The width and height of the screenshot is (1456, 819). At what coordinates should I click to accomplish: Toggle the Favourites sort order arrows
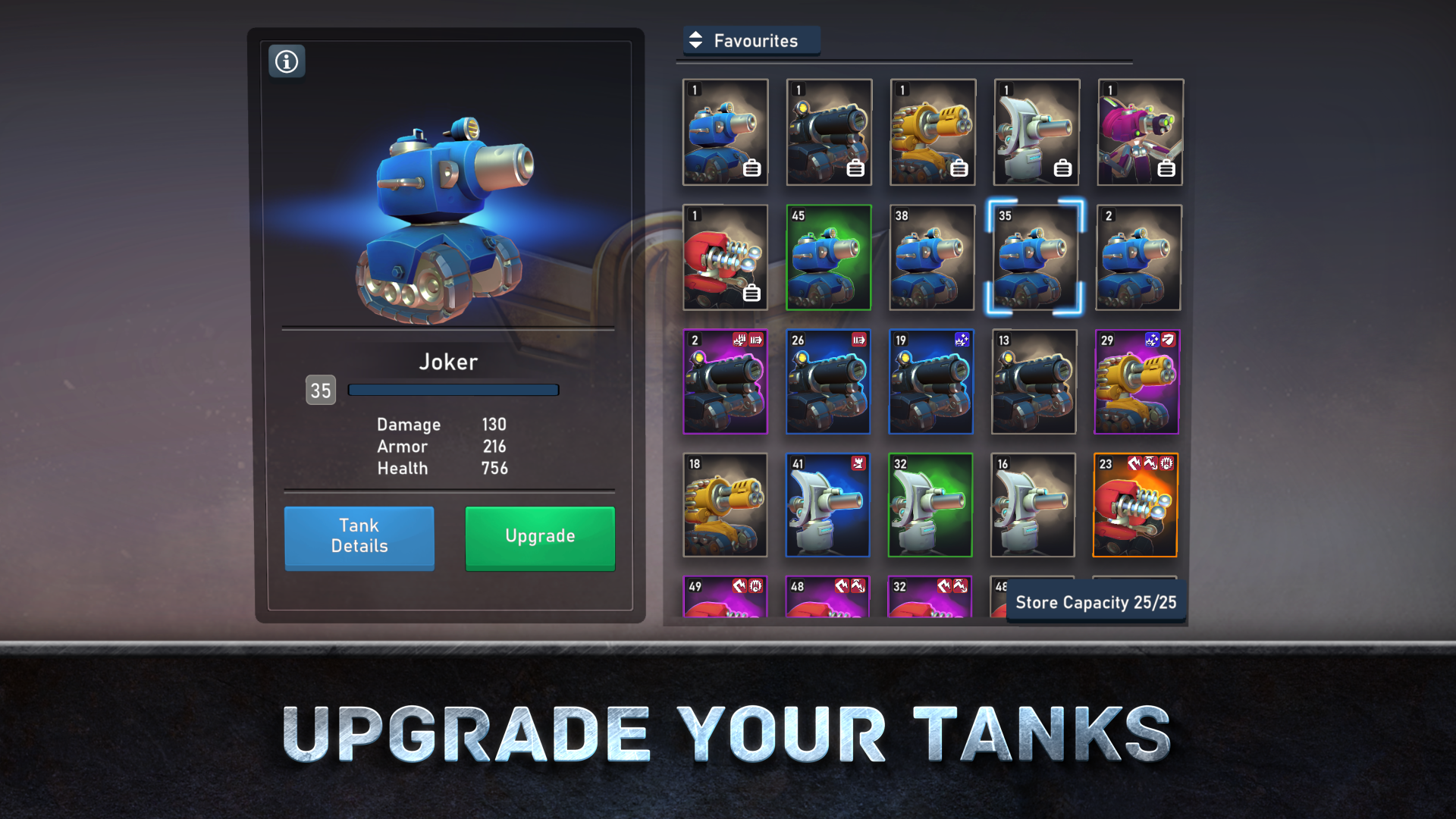pos(695,41)
